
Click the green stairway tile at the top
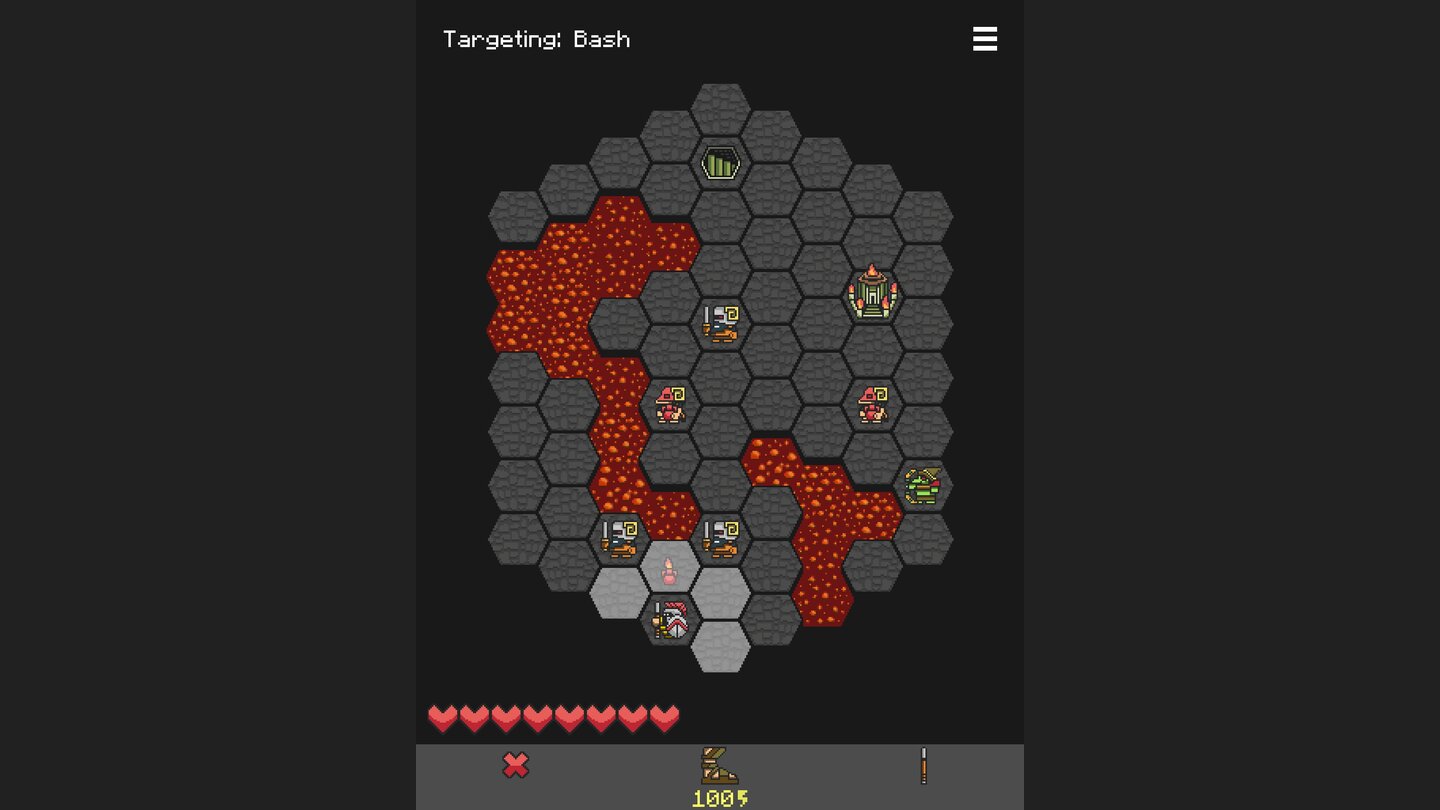tap(721, 161)
